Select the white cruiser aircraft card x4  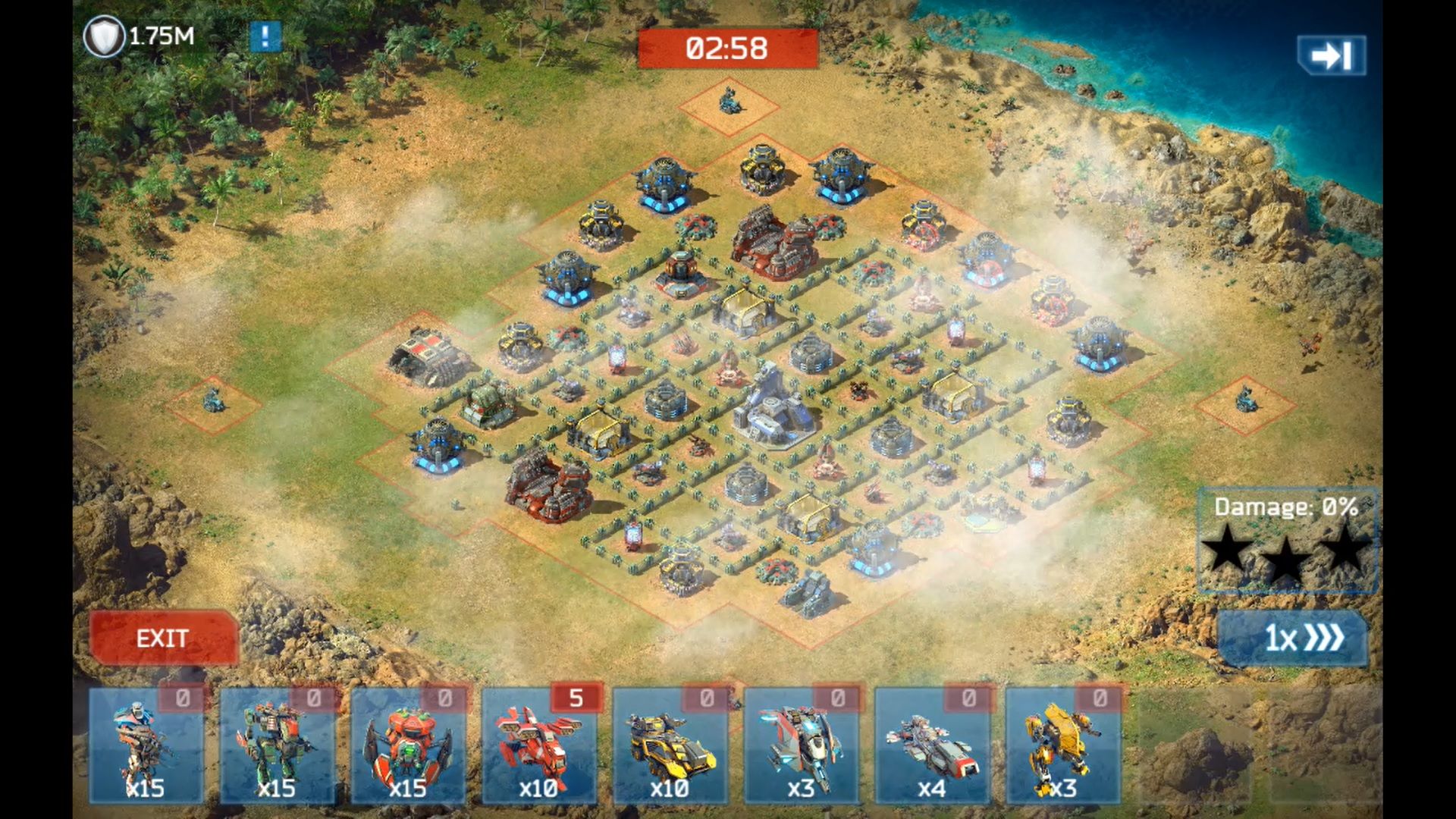tap(932, 746)
